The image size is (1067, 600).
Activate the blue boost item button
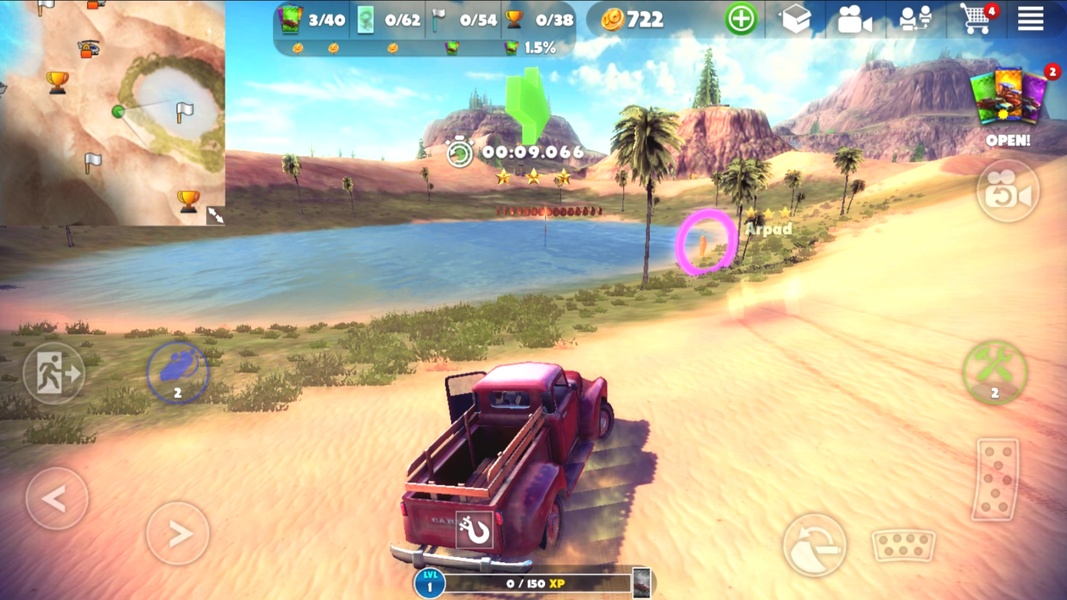click(177, 372)
